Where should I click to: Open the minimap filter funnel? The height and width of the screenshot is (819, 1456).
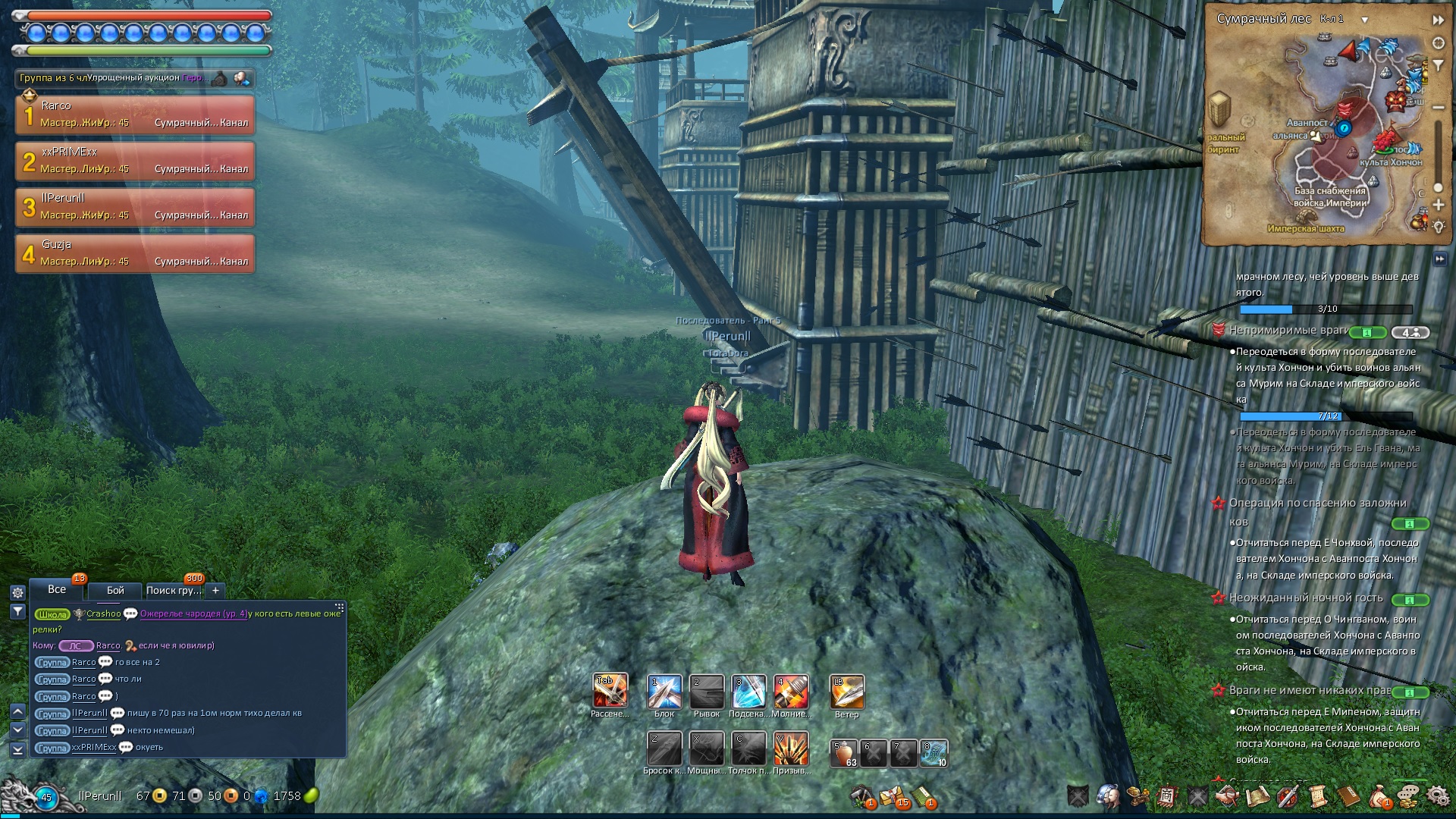pyautogui.click(x=1438, y=66)
